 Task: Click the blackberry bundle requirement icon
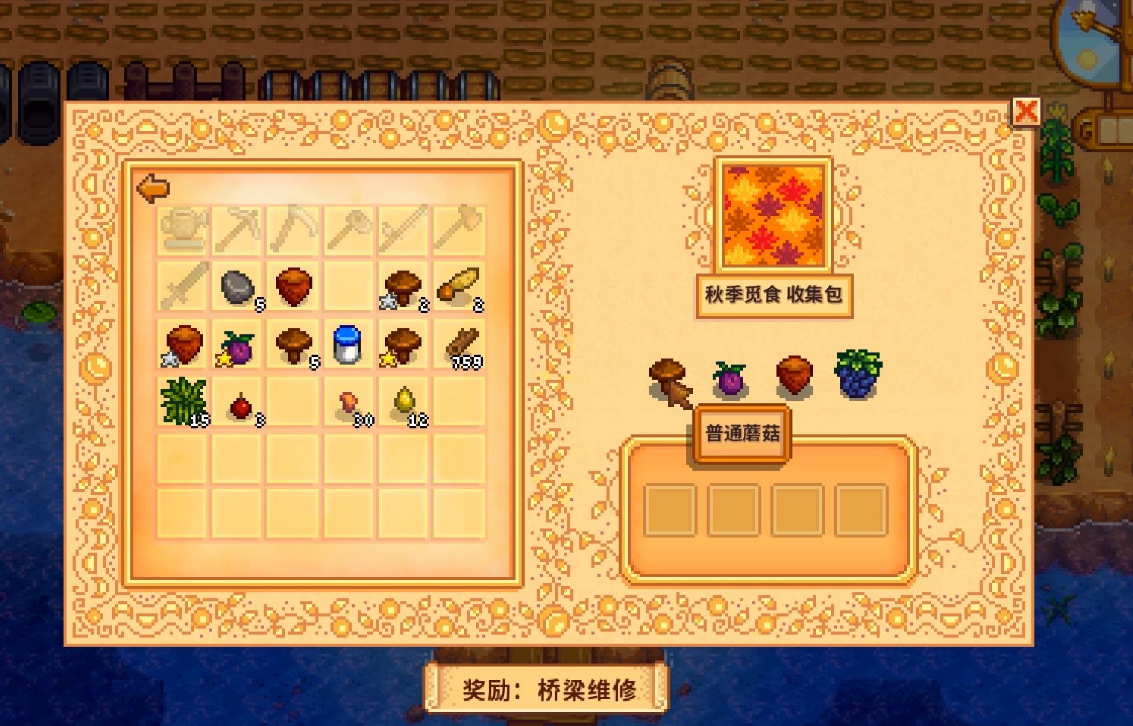tap(857, 374)
